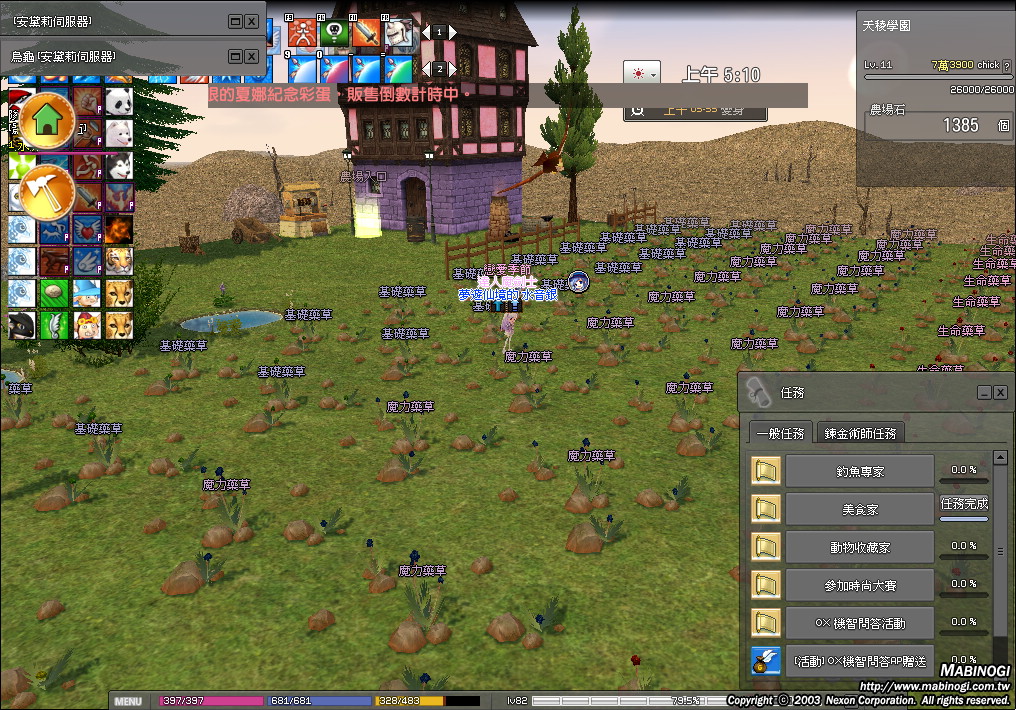Select the 美食家 quest button

coord(859,508)
